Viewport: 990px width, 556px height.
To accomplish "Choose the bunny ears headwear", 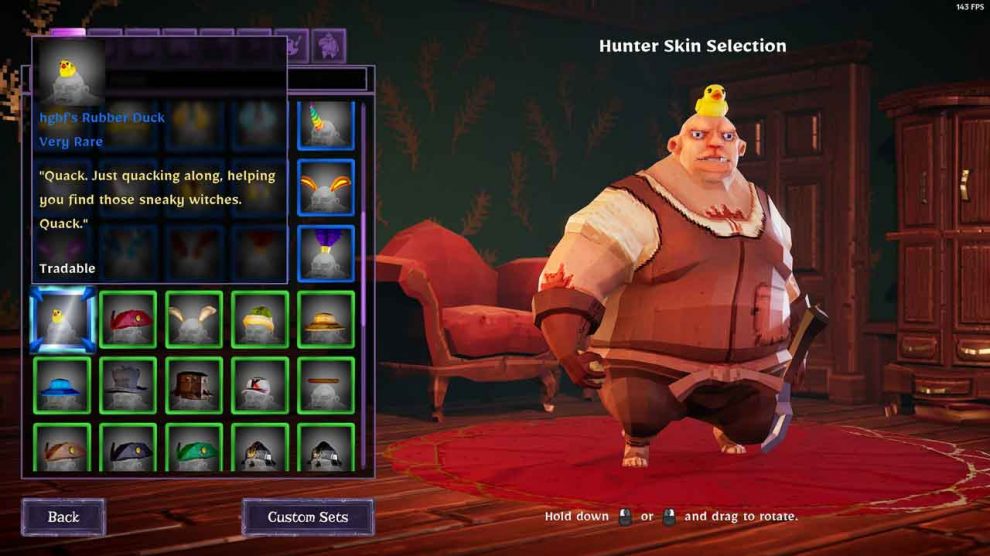I will click(x=194, y=320).
